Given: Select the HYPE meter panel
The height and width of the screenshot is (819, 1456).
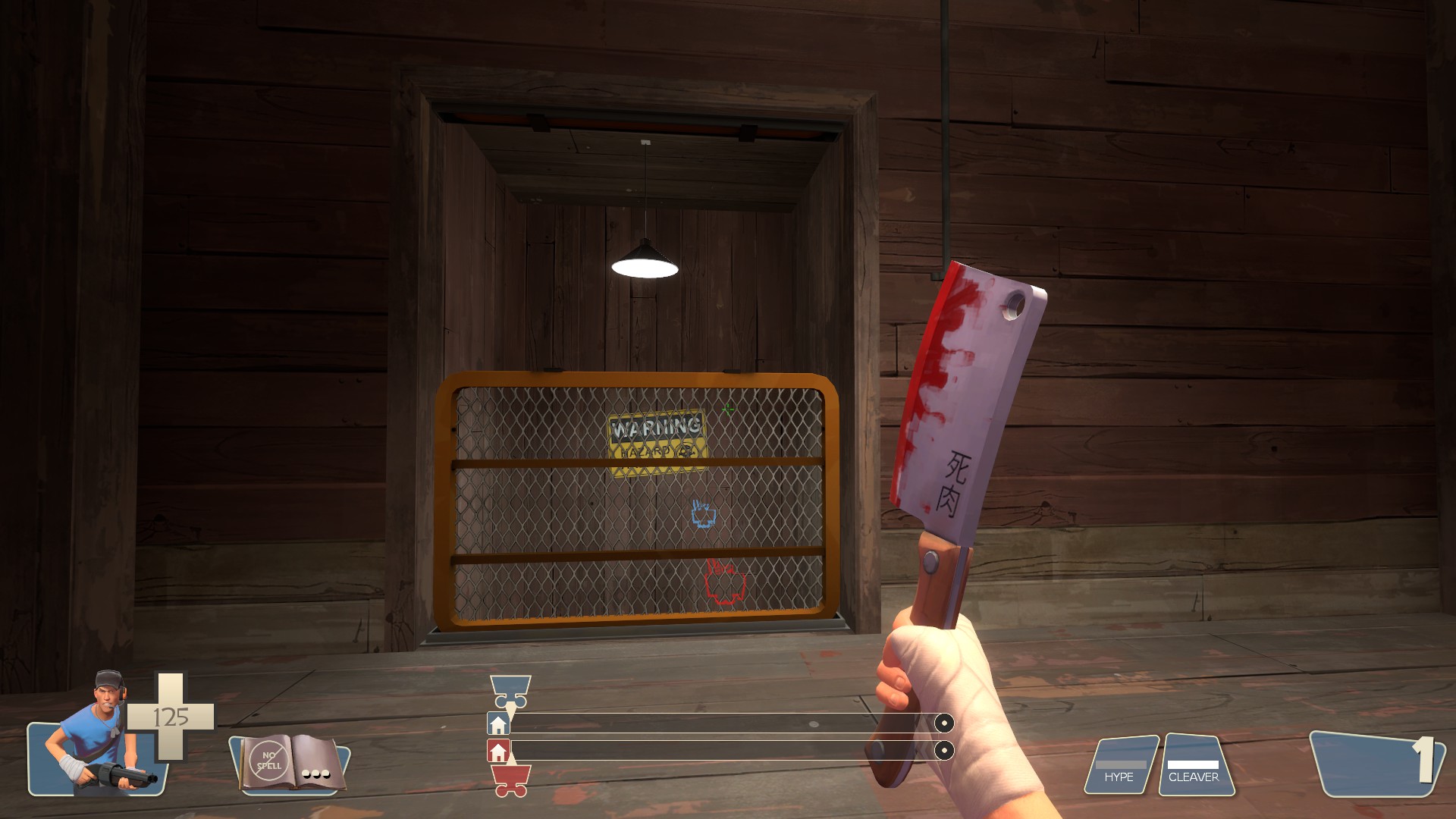Looking at the screenshot, I should pyautogui.click(x=1125, y=764).
